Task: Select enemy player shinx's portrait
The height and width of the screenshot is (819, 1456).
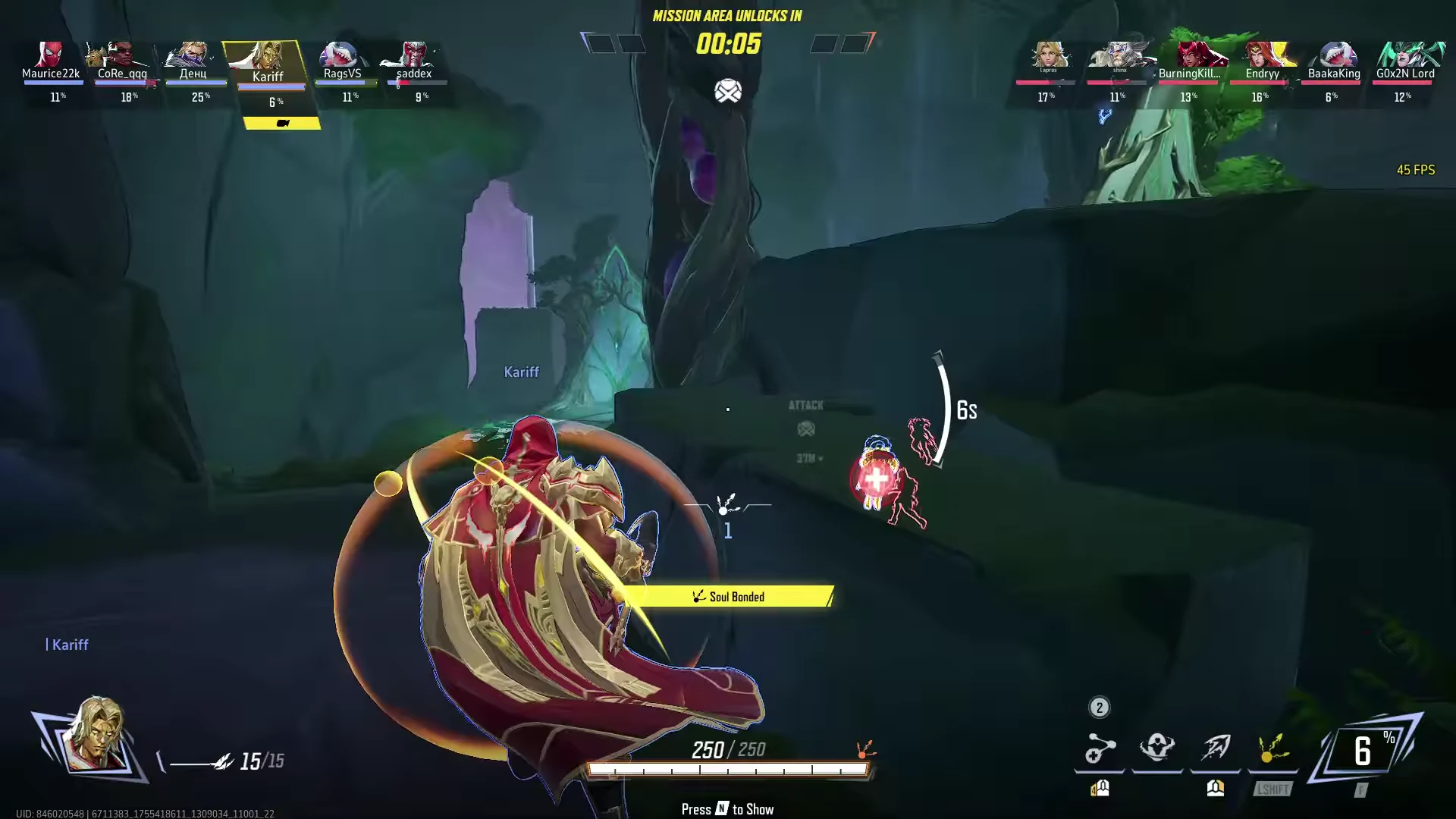Action: pos(1119,56)
